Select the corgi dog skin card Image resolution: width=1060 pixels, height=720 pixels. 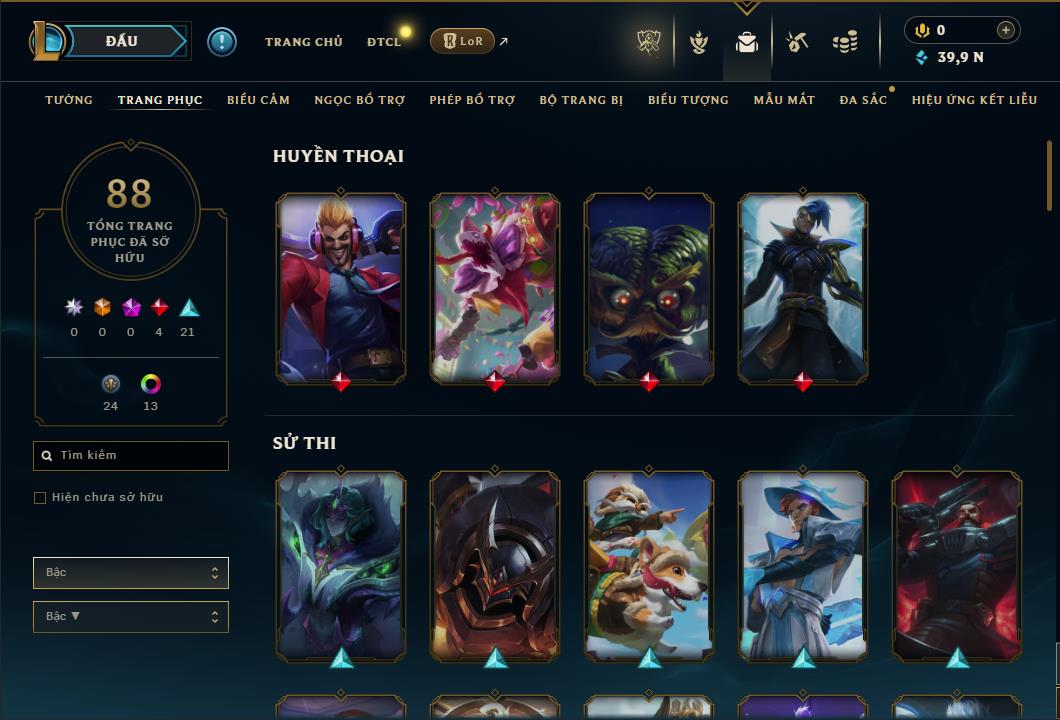(x=649, y=565)
